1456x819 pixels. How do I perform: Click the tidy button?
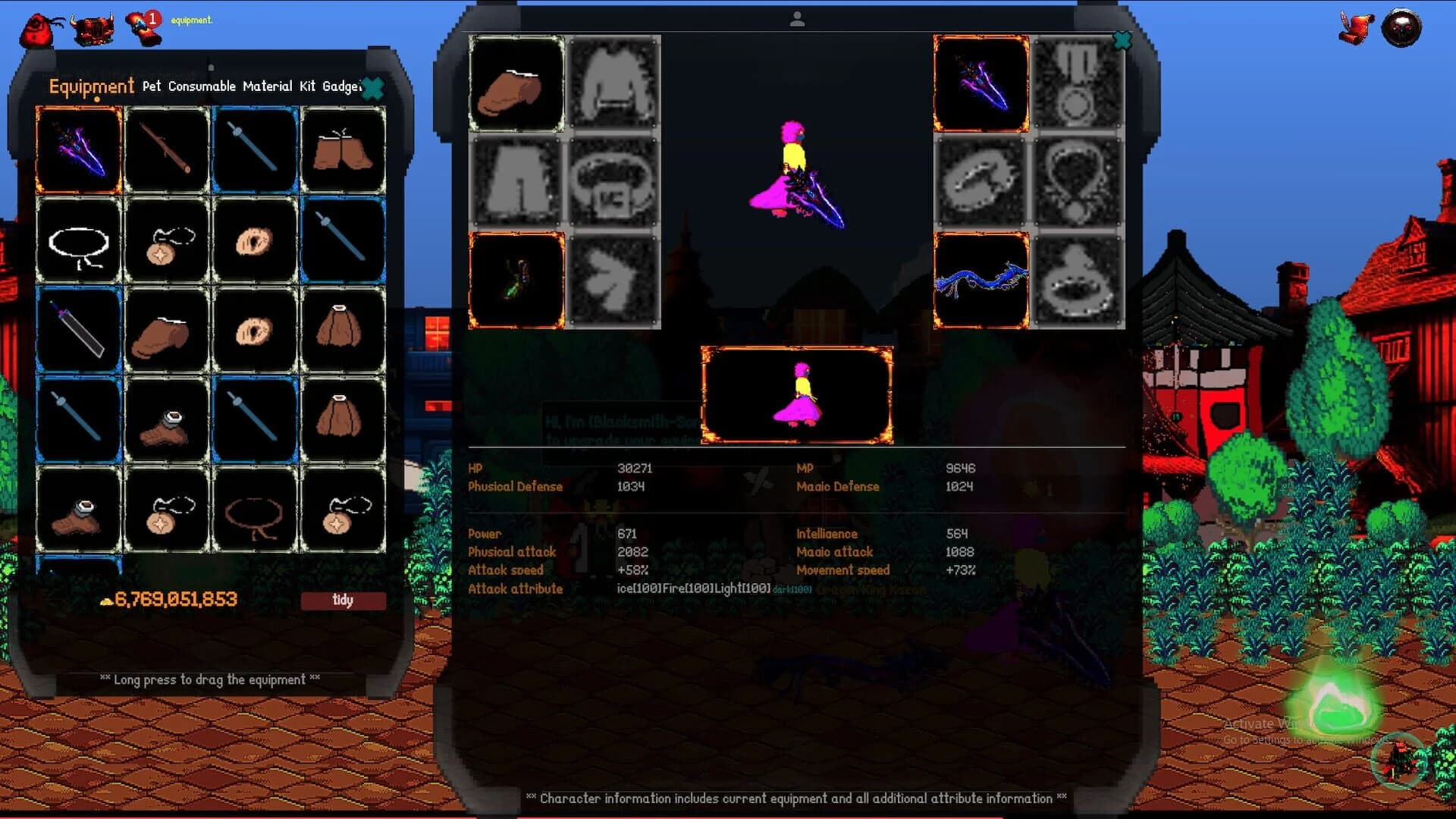click(343, 600)
